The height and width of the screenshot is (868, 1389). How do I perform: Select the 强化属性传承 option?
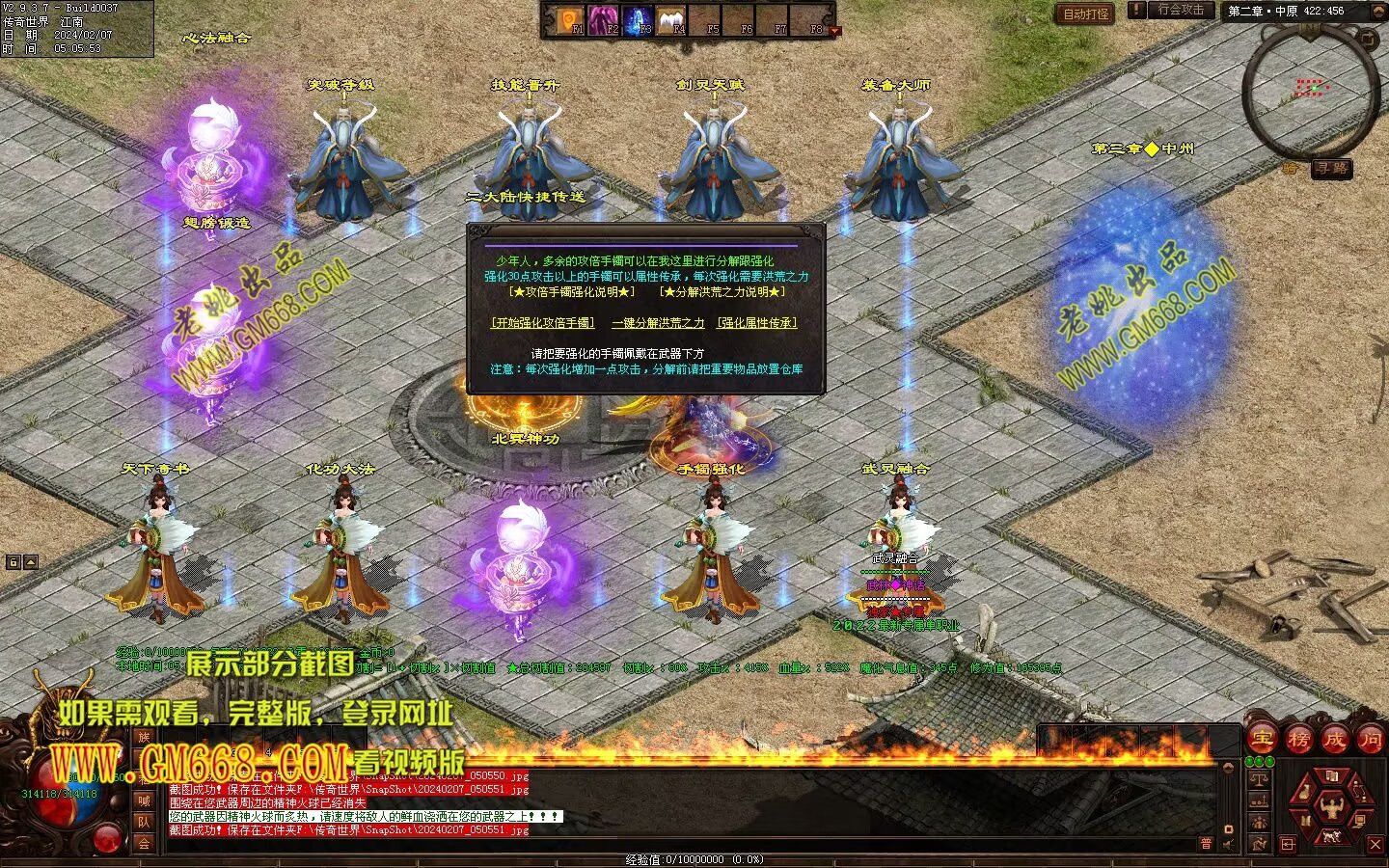pos(757,323)
